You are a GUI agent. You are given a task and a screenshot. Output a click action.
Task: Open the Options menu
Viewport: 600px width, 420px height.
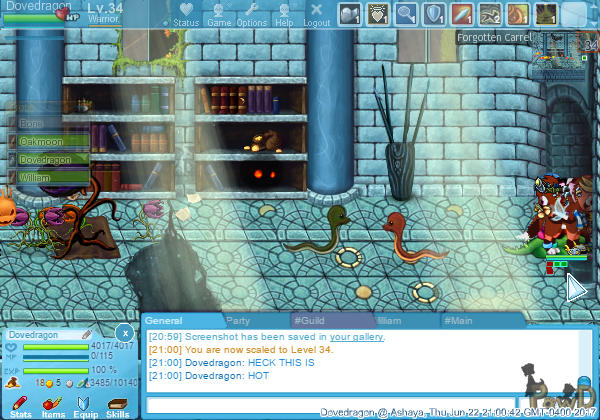pyautogui.click(x=251, y=14)
